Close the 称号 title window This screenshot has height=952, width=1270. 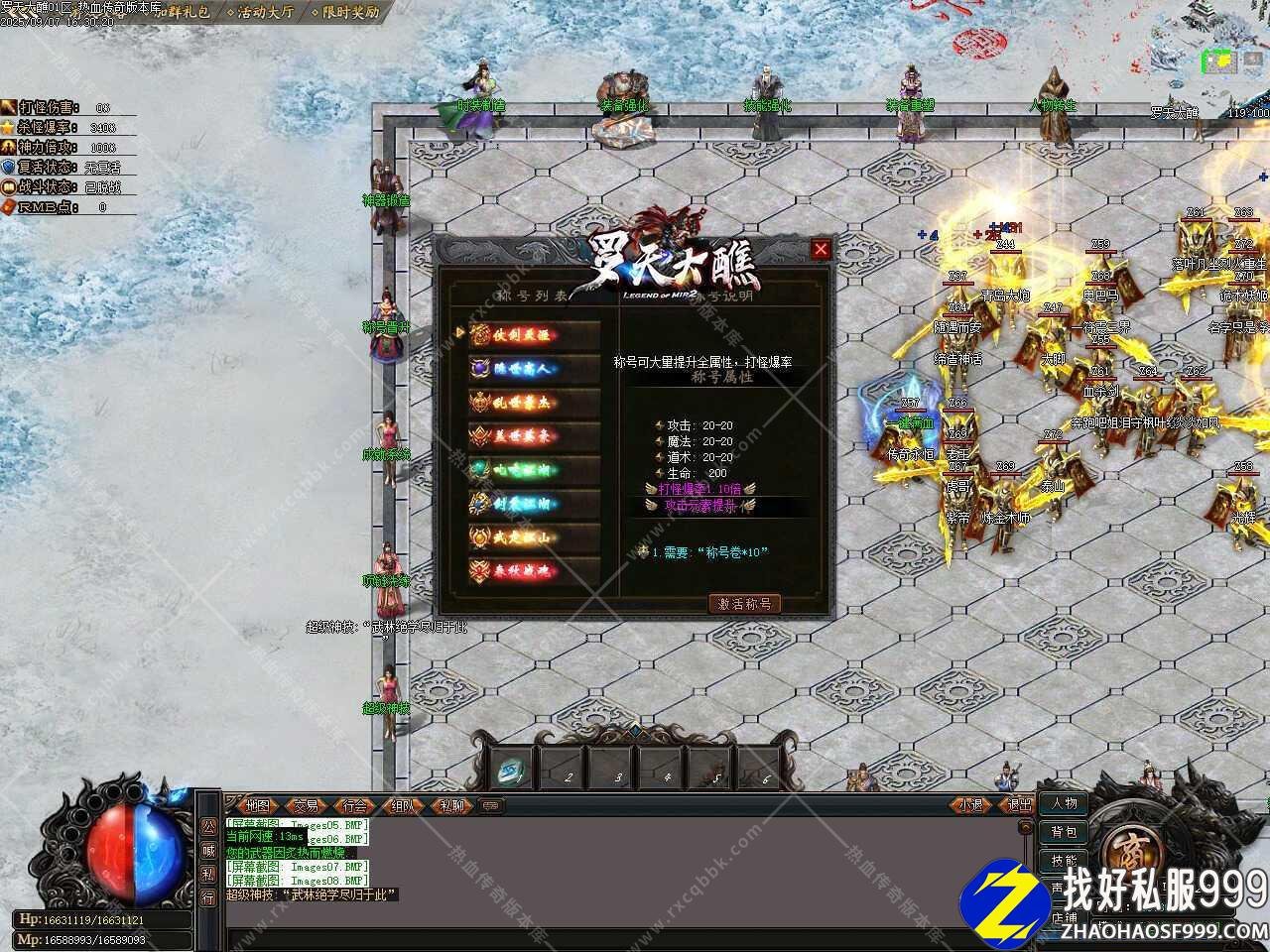click(821, 250)
